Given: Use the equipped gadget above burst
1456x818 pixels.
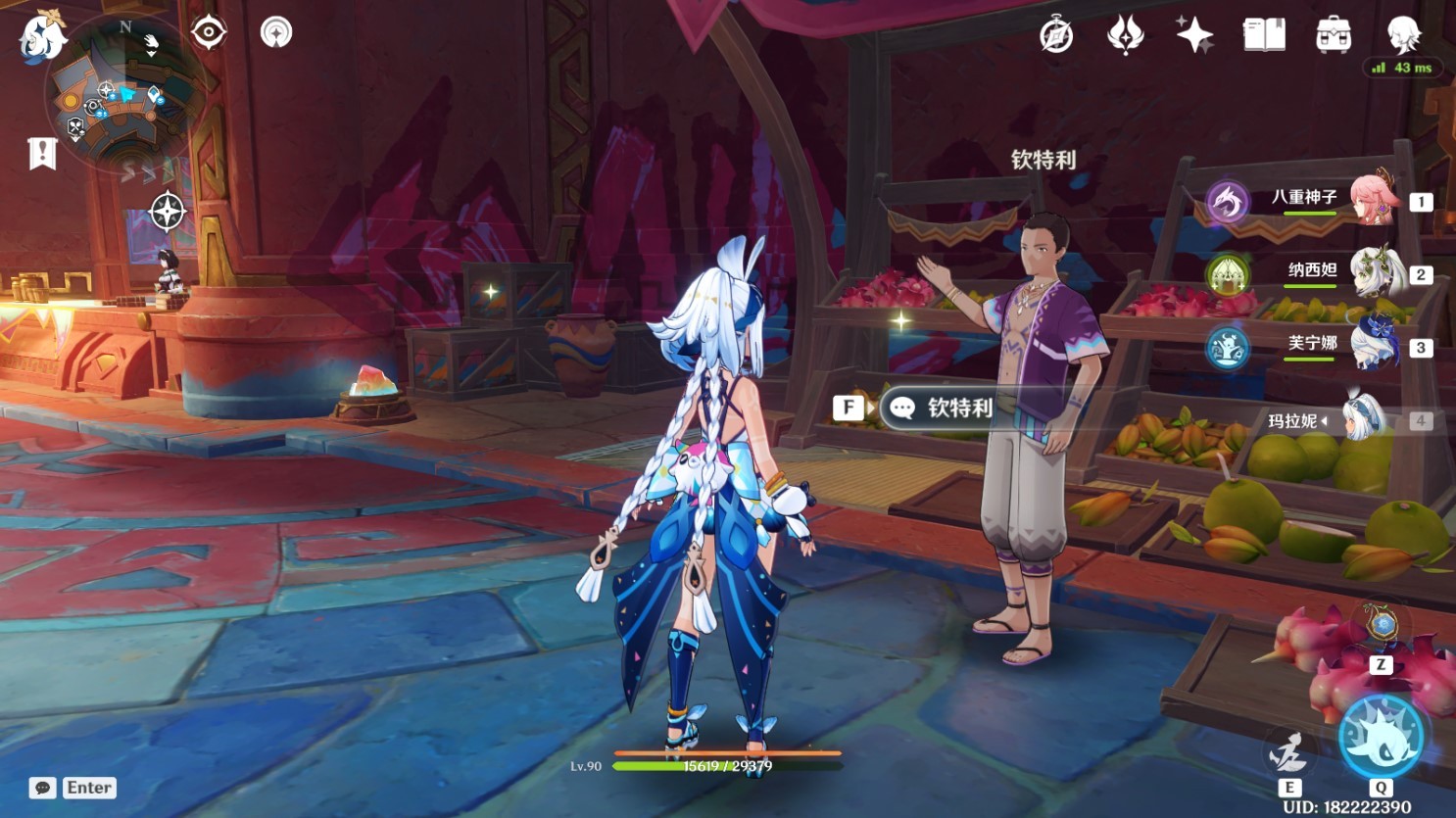Looking at the screenshot, I should point(1382,625).
